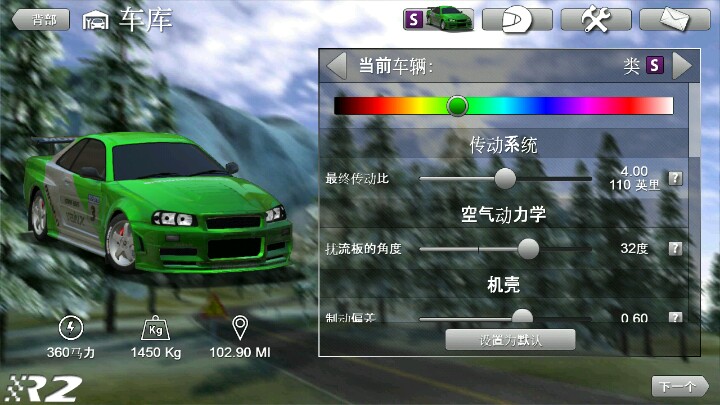Adjust the 最终传动比 slider
The width and height of the screenshot is (720, 405).
click(x=506, y=178)
